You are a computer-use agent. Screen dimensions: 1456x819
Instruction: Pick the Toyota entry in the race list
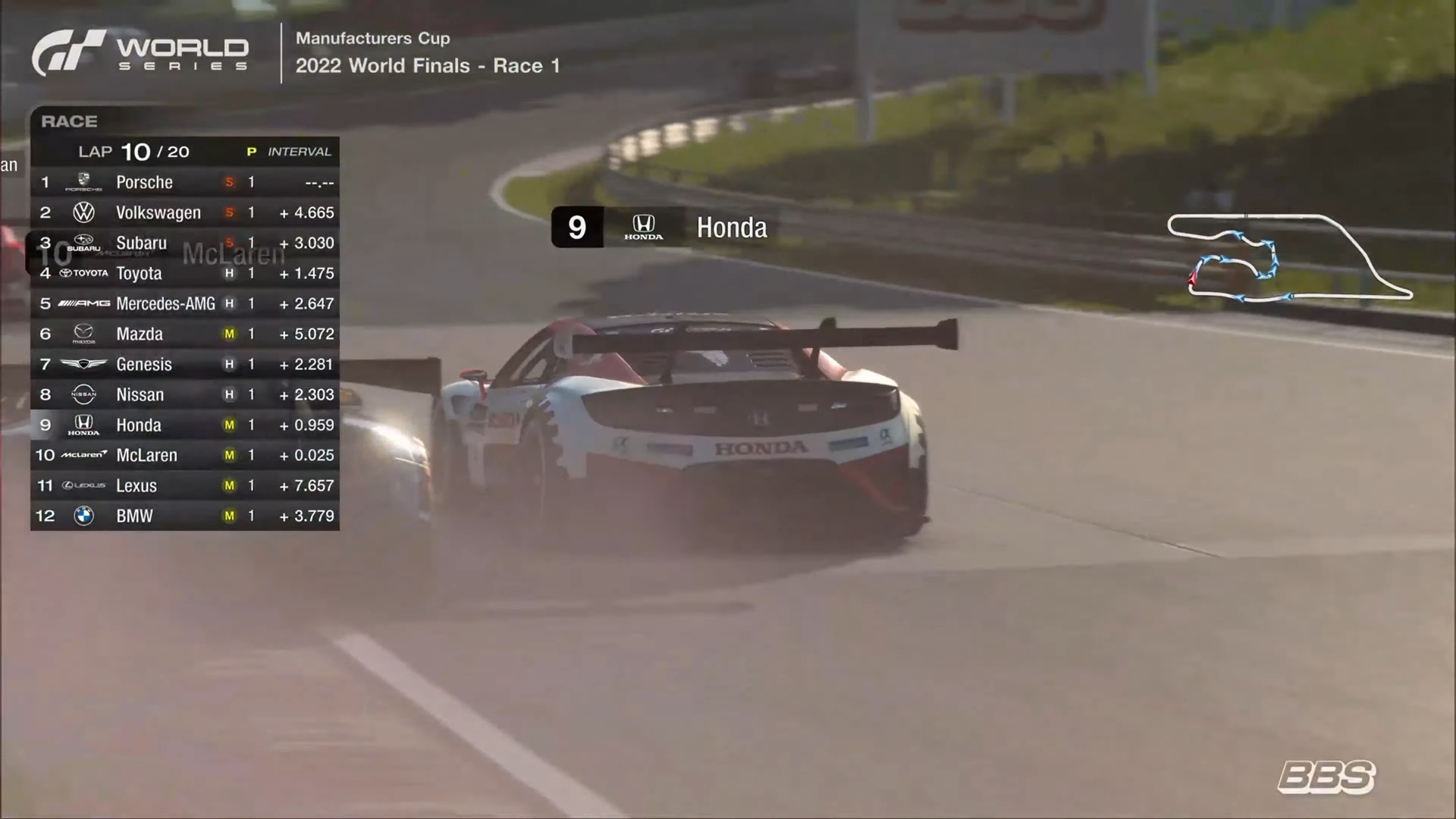pyautogui.click(x=184, y=274)
